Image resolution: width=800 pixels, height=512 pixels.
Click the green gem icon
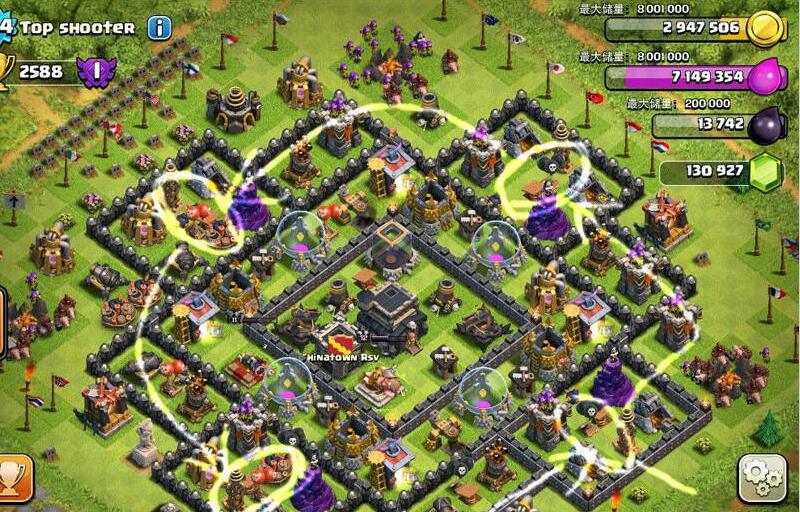pyautogui.click(x=766, y=171)
